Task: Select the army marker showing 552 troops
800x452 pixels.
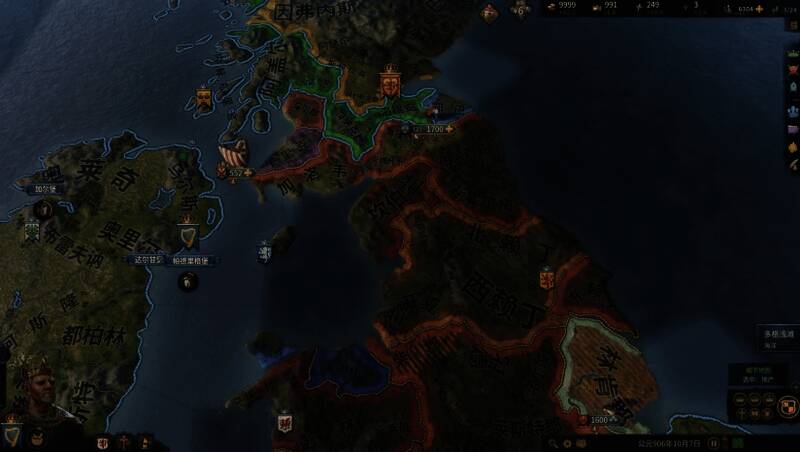Action: [235, 172]
